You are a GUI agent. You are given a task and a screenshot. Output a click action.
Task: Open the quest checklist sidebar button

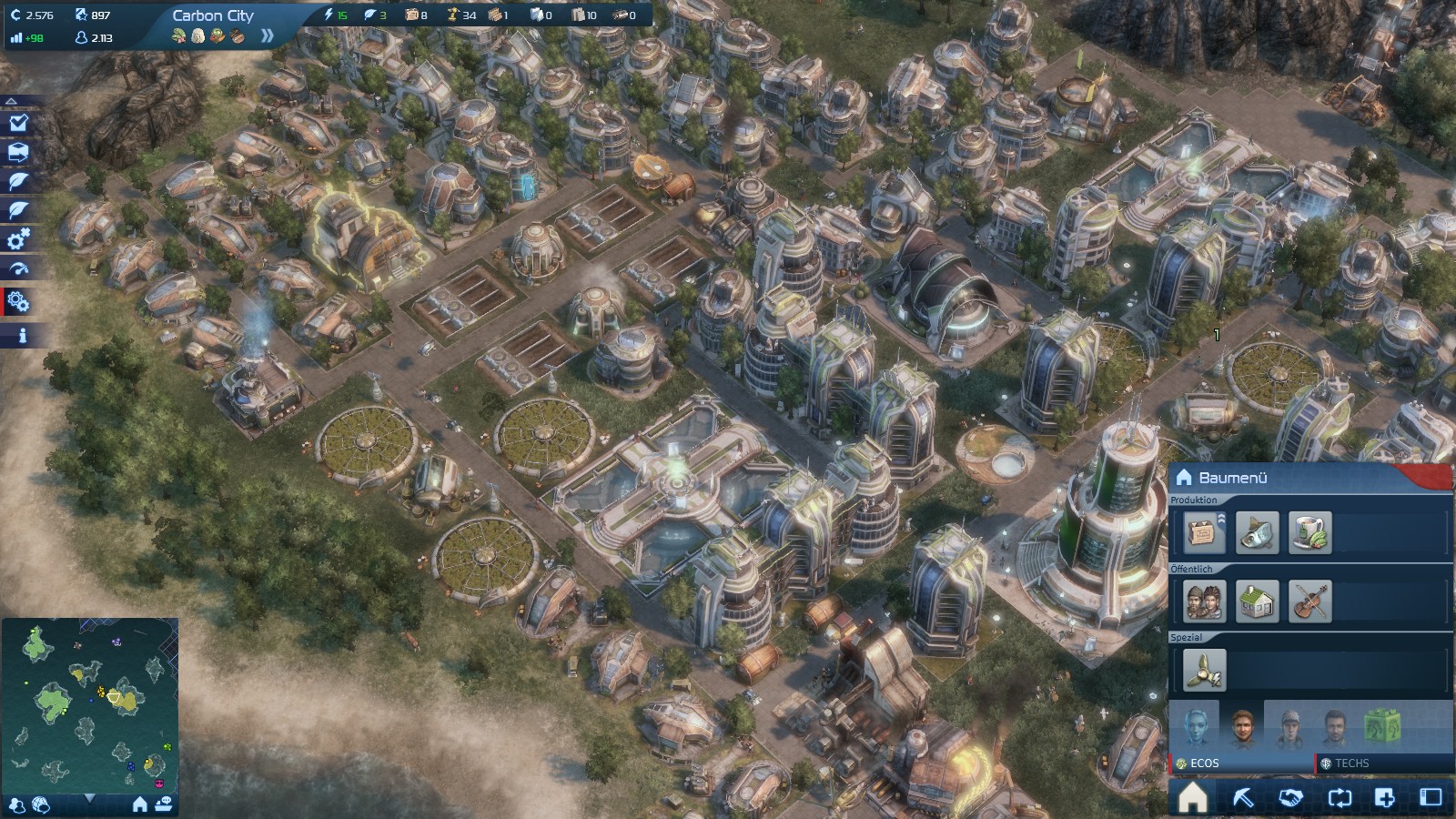pyautogui.click(x=18, y=123)
